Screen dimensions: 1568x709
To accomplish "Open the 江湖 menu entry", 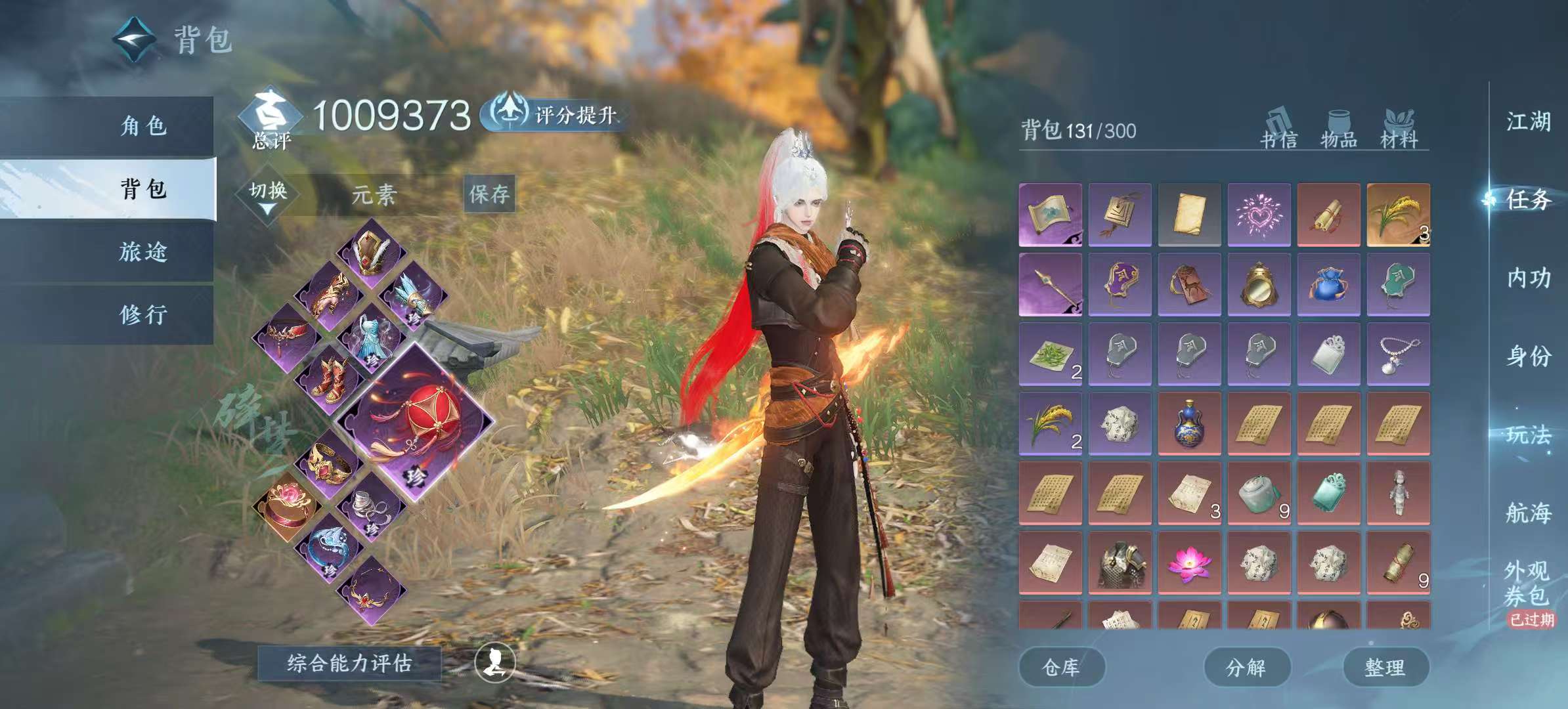I will (x=1528, y=121).
